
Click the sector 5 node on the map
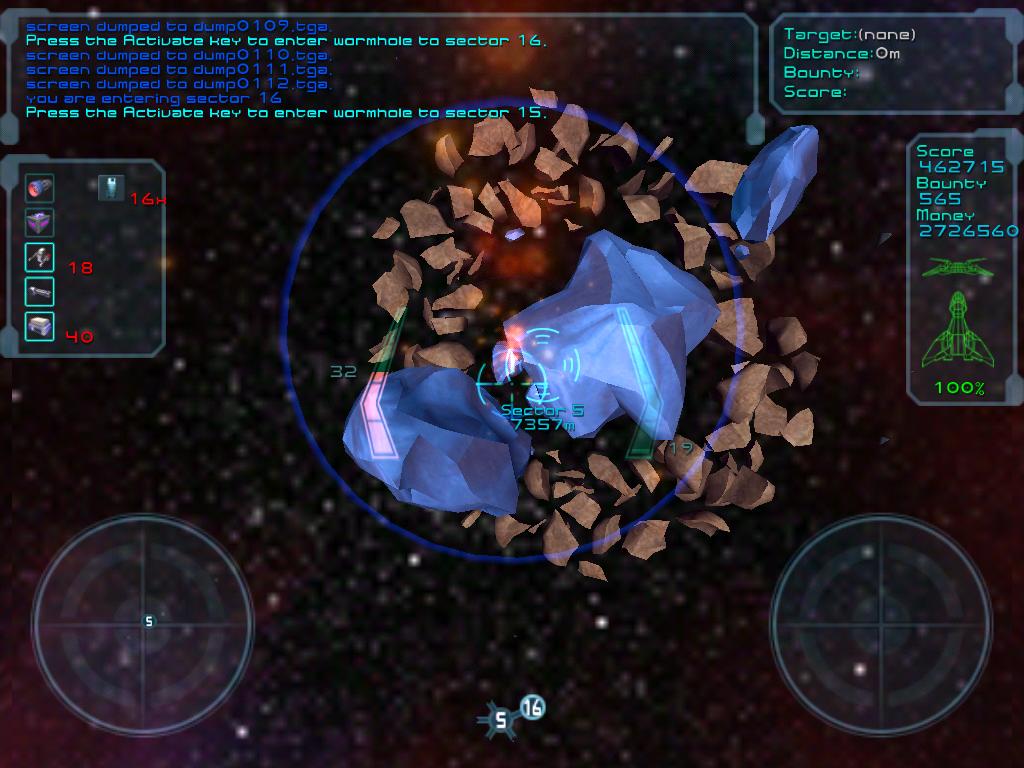[501, 718]
